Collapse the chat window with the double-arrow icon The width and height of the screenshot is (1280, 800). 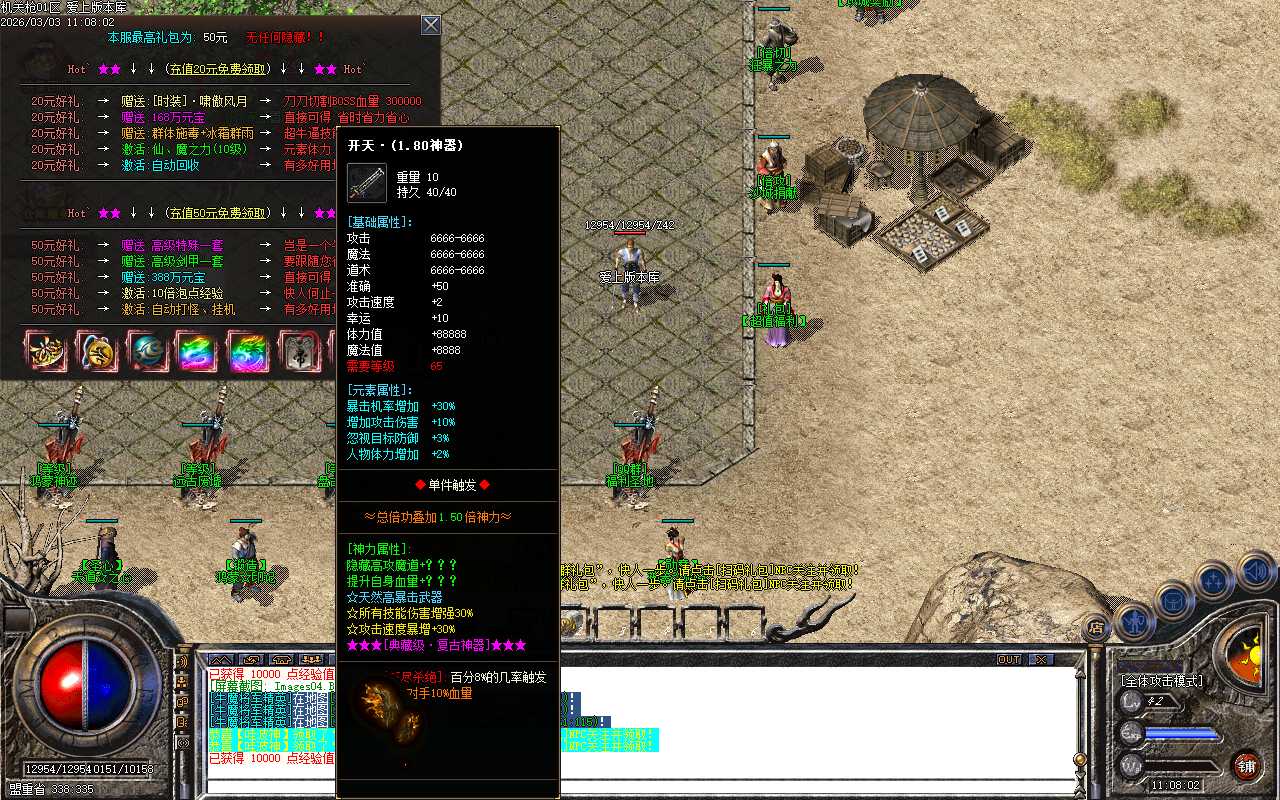[221, 660]
